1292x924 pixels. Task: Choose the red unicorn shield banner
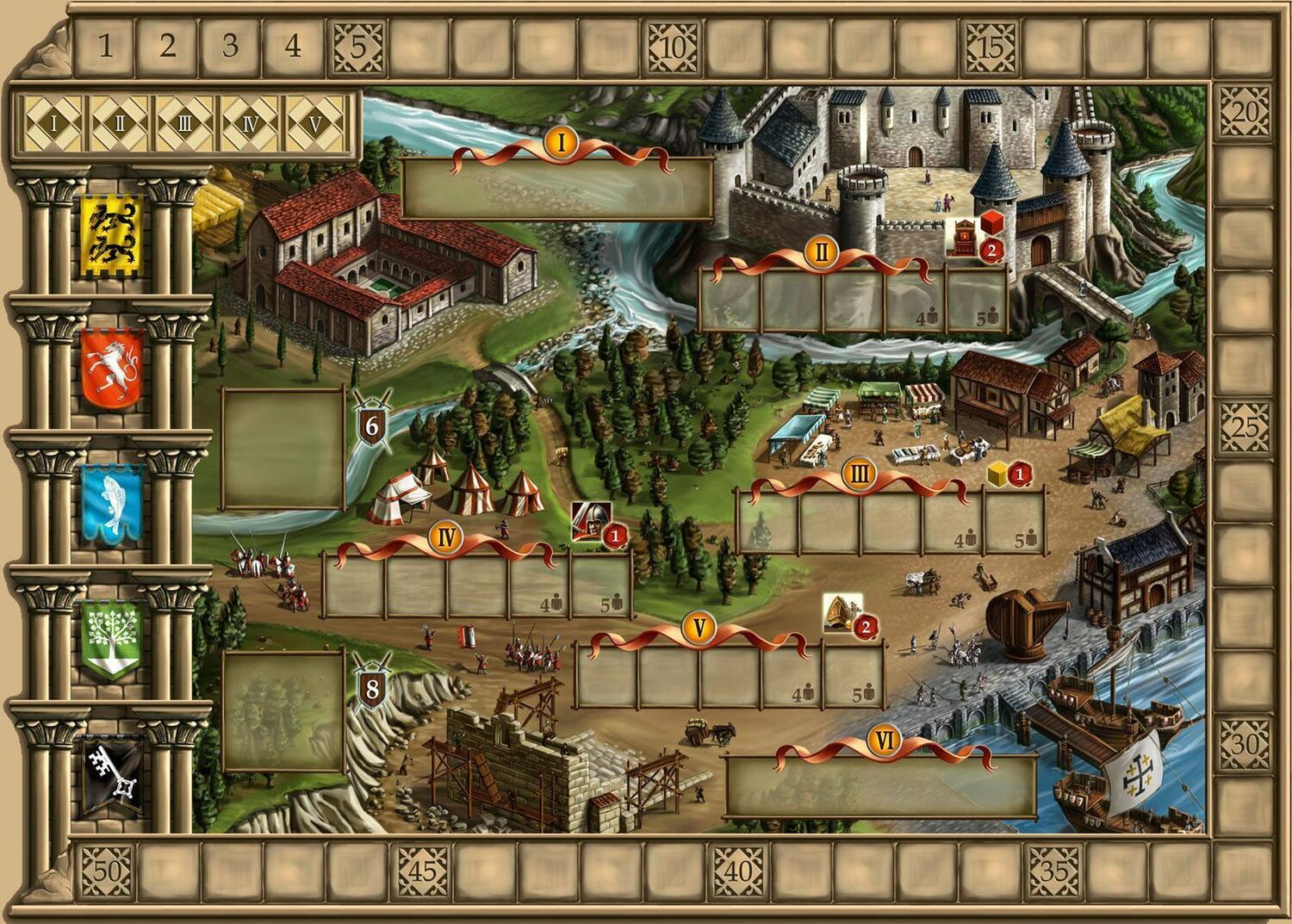tap(112, 369)
